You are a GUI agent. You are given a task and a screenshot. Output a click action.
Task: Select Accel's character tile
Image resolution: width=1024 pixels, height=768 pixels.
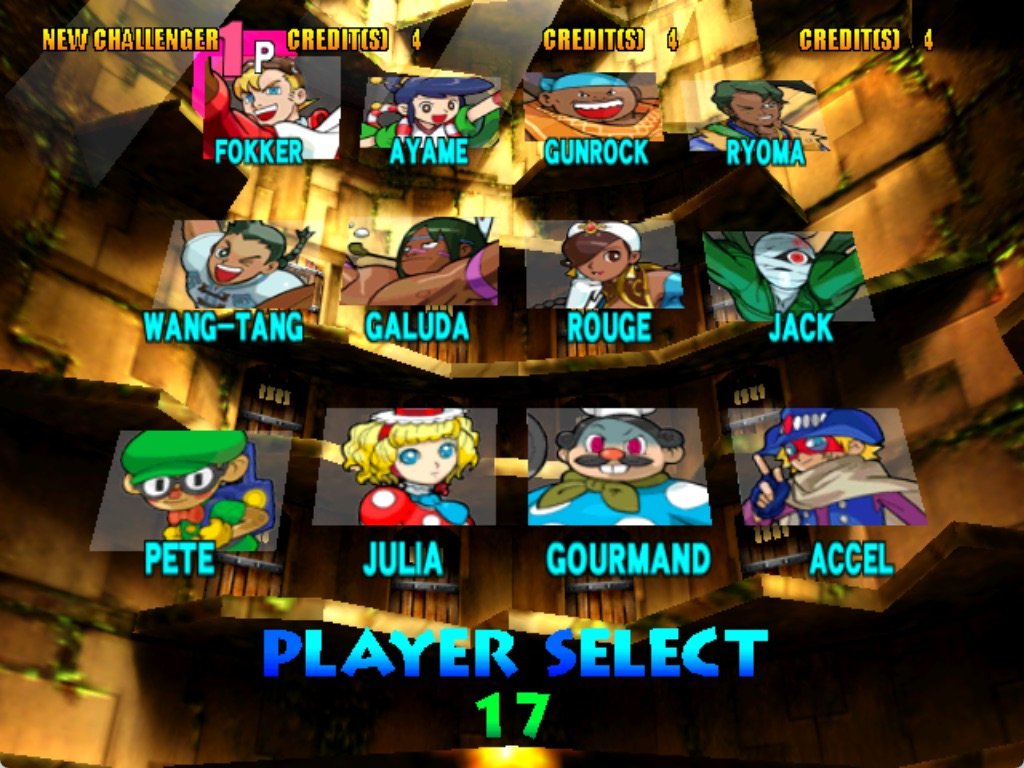click(x=825, y=467)
